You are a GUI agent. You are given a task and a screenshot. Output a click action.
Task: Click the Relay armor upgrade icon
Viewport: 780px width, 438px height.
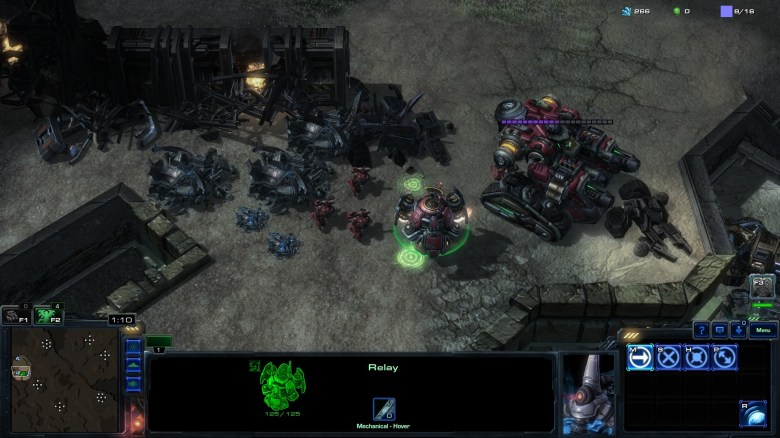pyautogui.click(x=384, y=409)
